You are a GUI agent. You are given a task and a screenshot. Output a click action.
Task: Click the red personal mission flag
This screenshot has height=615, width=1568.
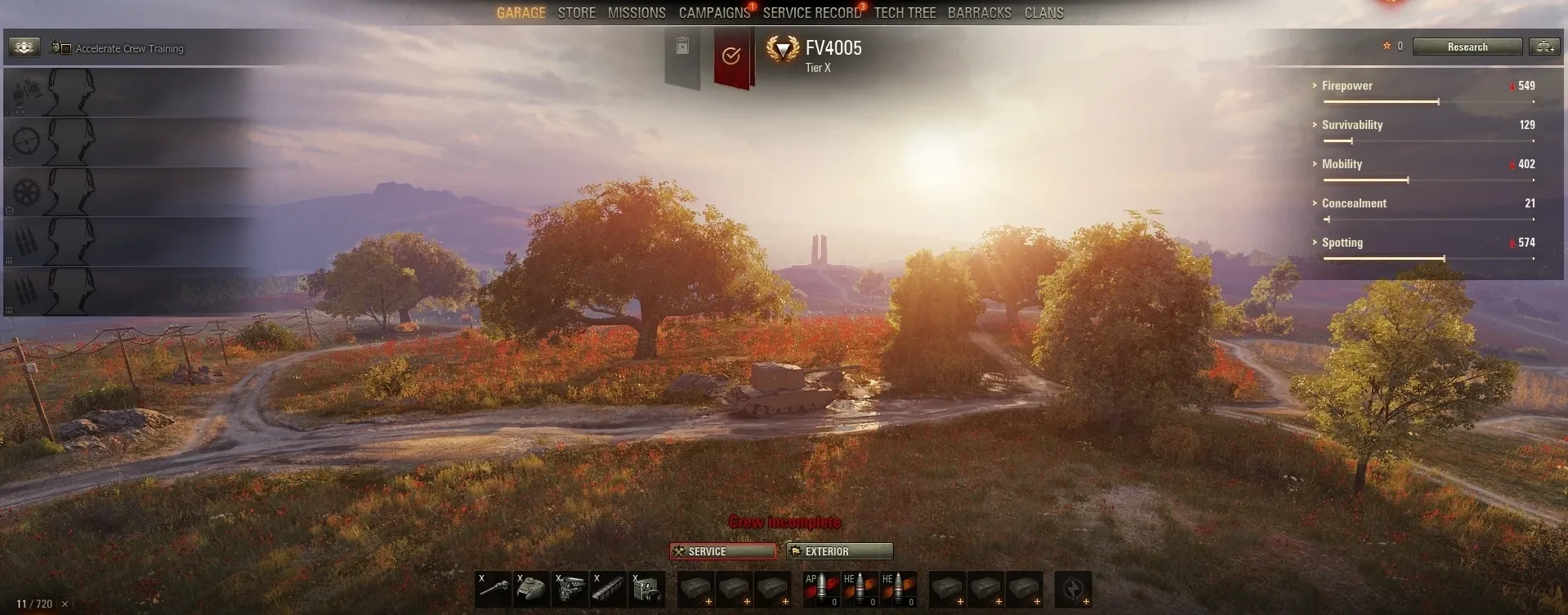[731, 56]
